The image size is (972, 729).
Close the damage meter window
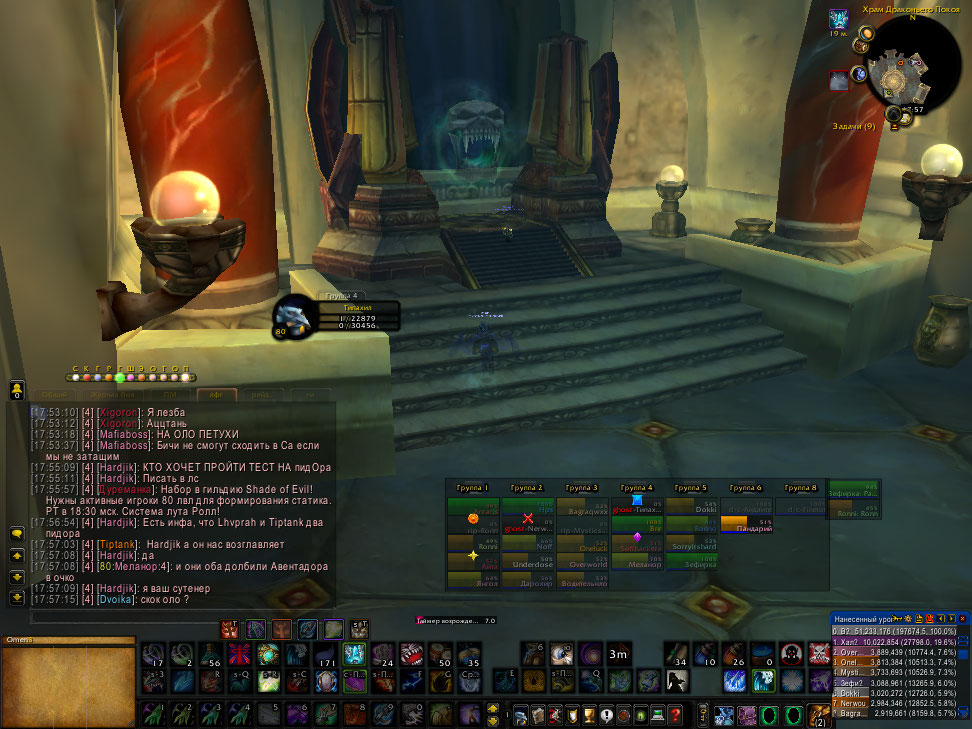(964, 619)
